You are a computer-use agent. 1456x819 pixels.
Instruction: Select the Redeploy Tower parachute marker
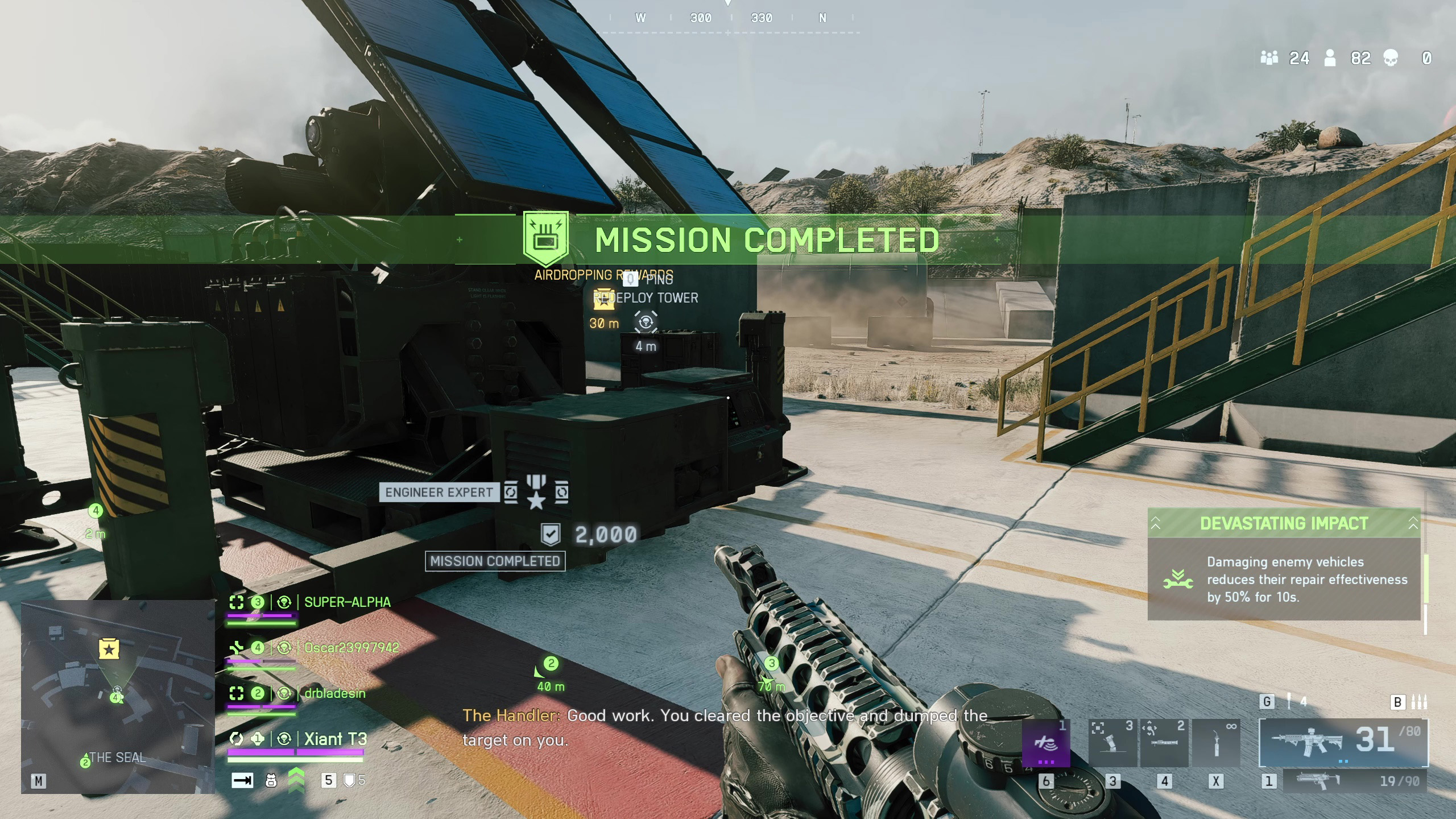[x=646, y=322]
